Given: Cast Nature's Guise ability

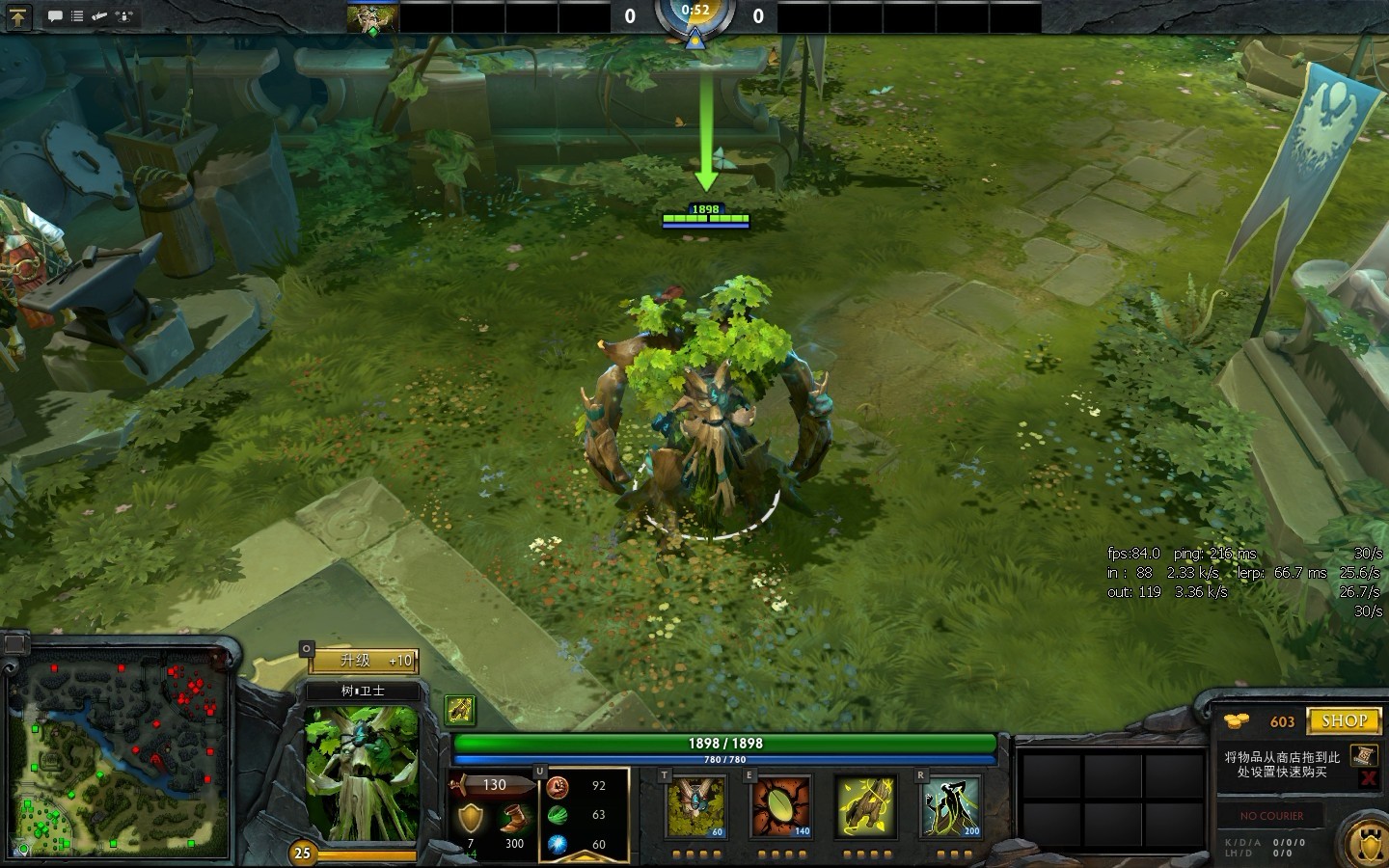Looking at the screenshot, I should pos(695,806).
